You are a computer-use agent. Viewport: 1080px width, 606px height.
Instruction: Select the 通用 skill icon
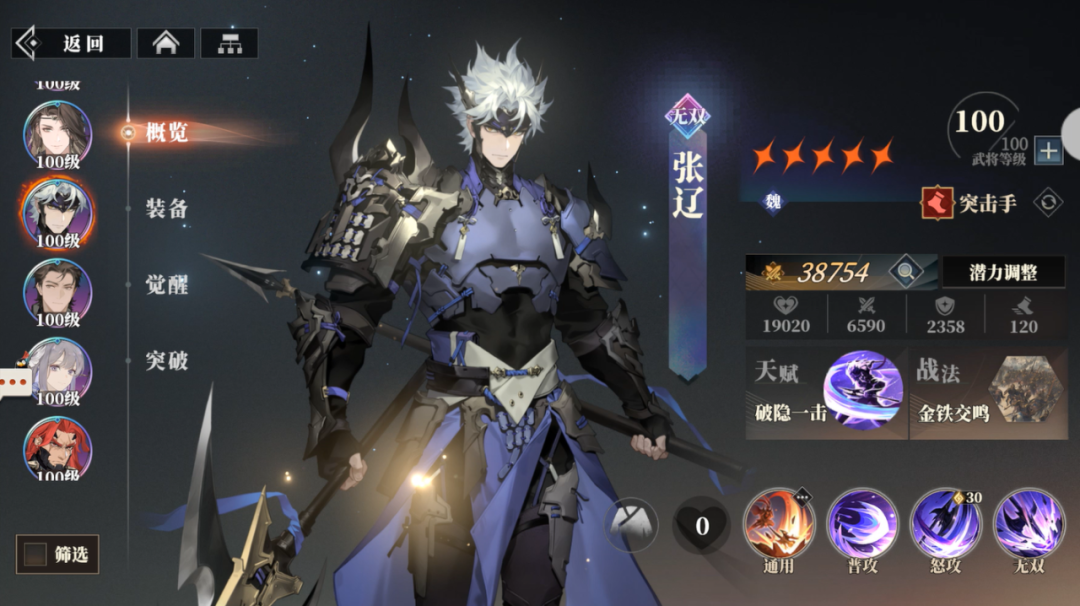(x=778, y=527)
